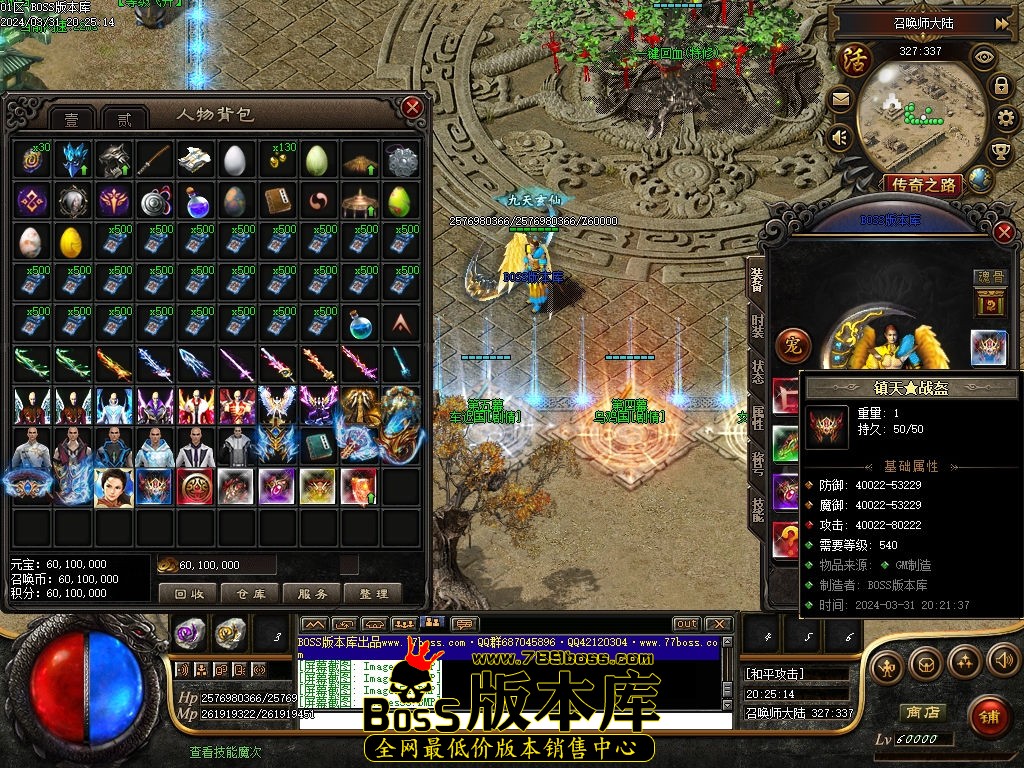Click the 回收 recycle button
Image resolution: width=1024 pixels, height=768 pixels.
point(189,593)
